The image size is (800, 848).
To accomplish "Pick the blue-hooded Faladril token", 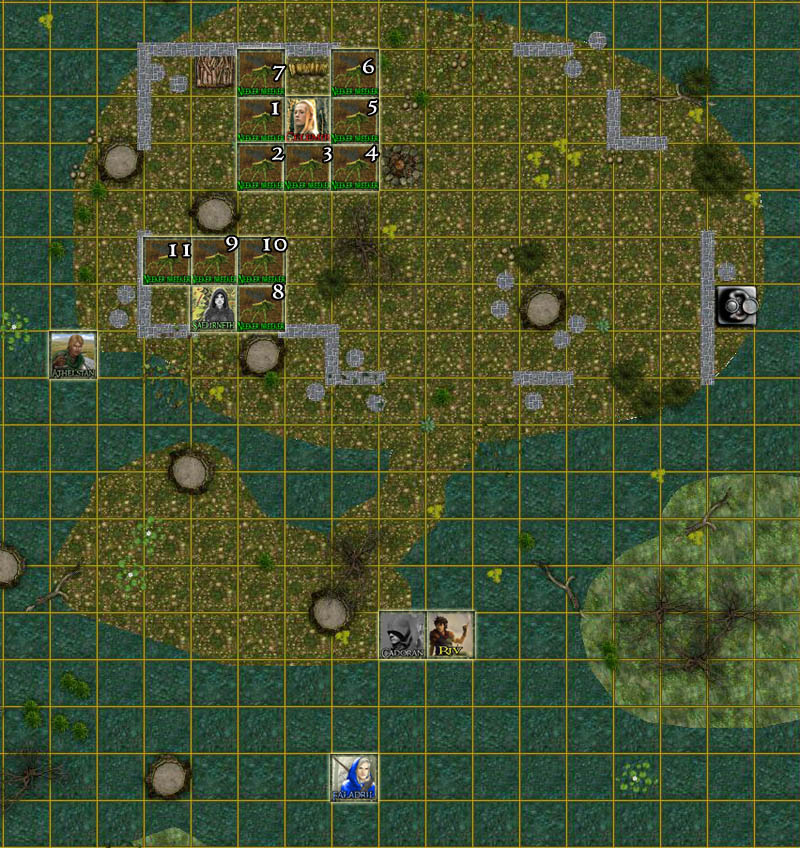I will [x=354, y=779].
